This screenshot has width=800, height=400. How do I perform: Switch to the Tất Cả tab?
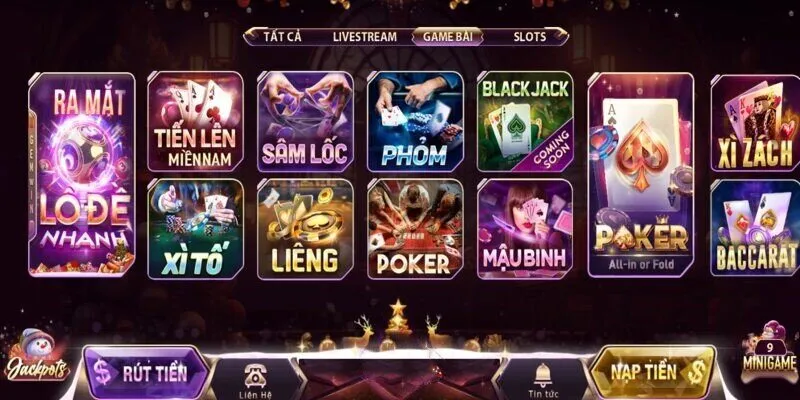tap(282, 36)
